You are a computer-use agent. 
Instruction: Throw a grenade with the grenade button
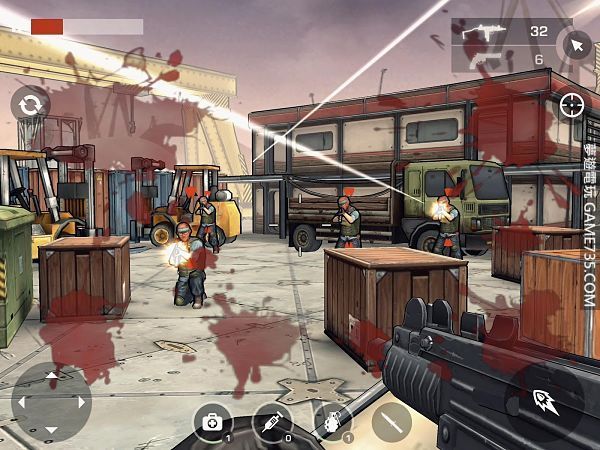332,422
